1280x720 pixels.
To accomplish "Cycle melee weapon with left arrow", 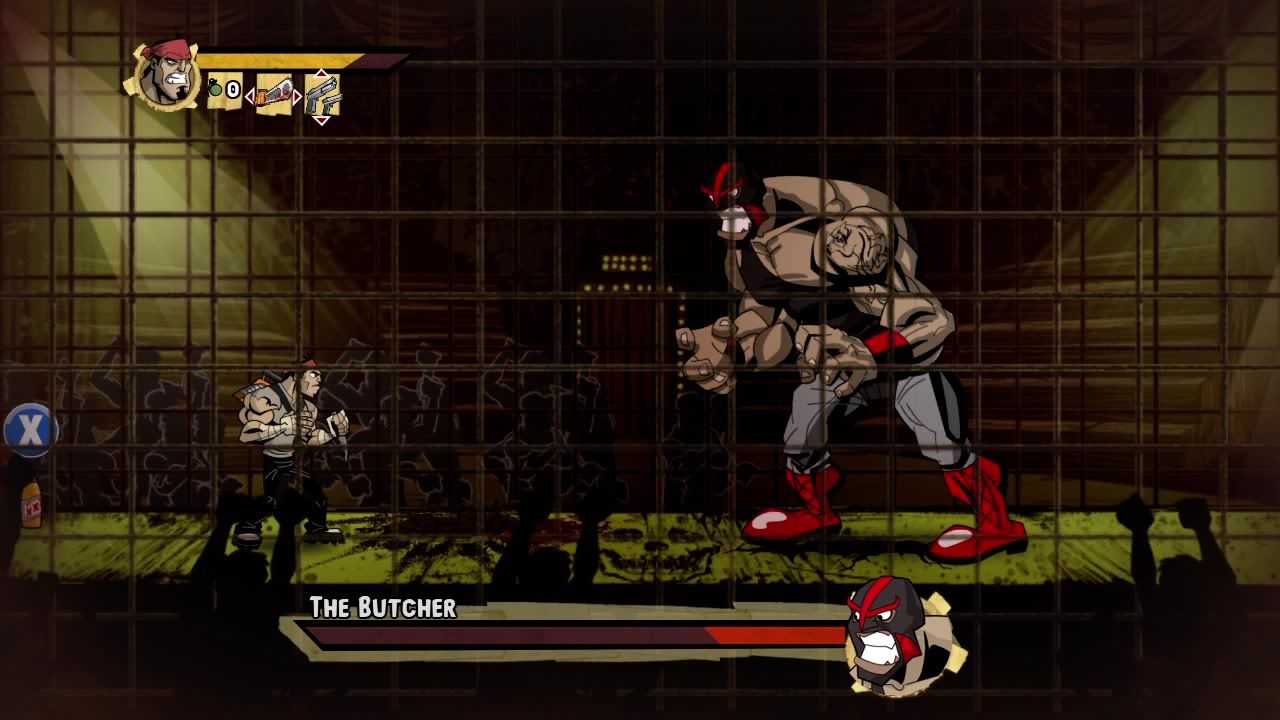I will (x=250, y=96).
